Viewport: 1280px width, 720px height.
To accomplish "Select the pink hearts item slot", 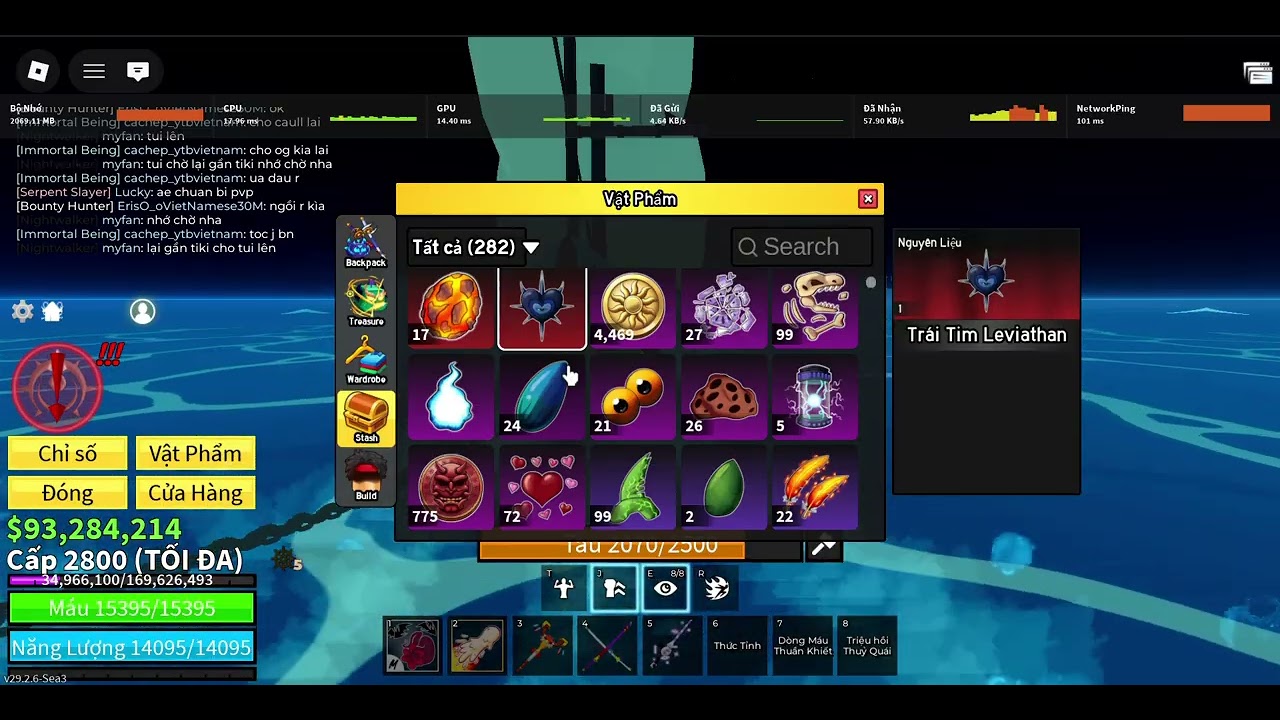I will point(542,489).
